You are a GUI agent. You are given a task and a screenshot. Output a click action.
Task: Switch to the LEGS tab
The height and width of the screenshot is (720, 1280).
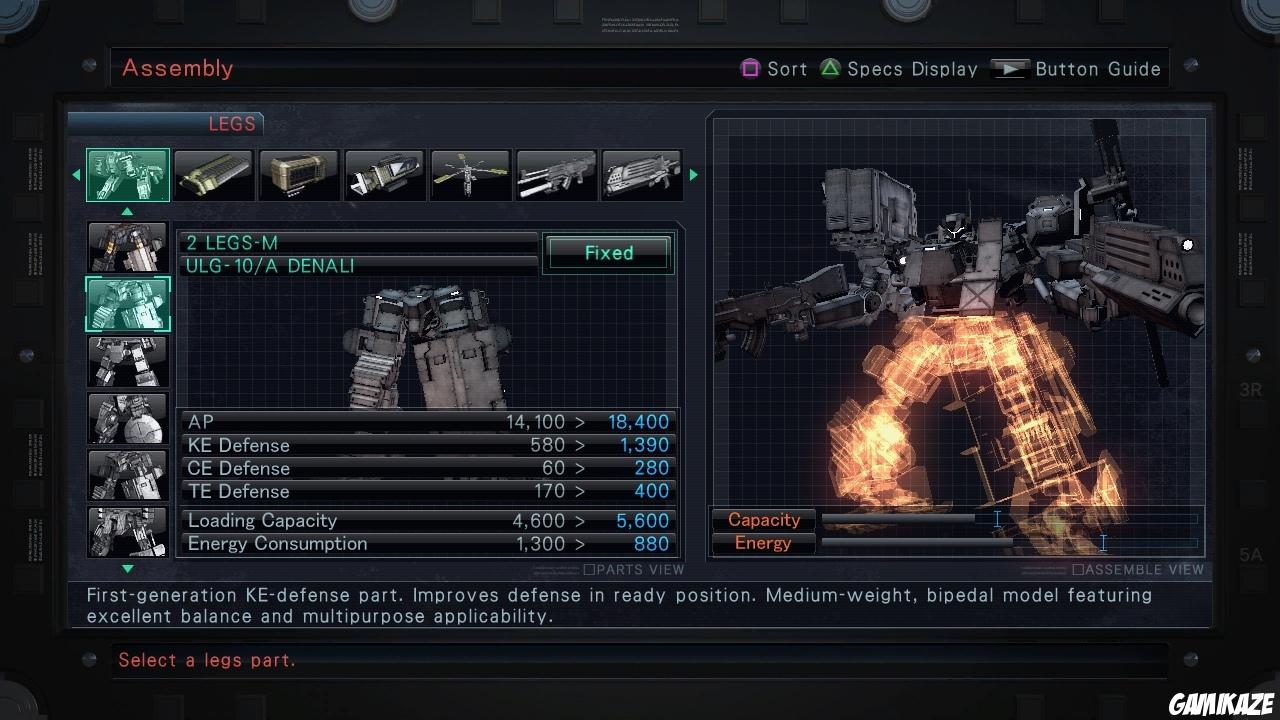click(232, 123)
